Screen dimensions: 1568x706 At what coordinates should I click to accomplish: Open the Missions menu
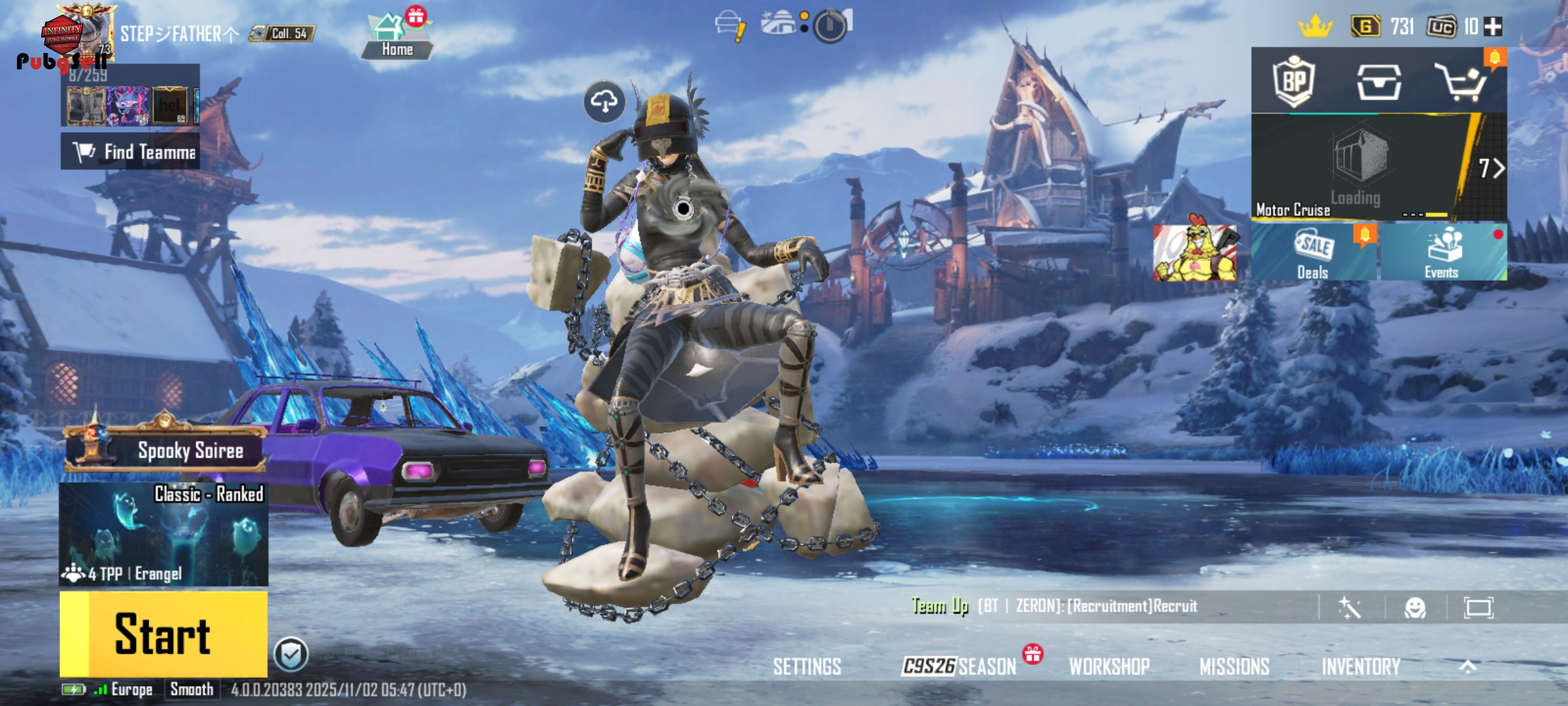point(1234,667)
